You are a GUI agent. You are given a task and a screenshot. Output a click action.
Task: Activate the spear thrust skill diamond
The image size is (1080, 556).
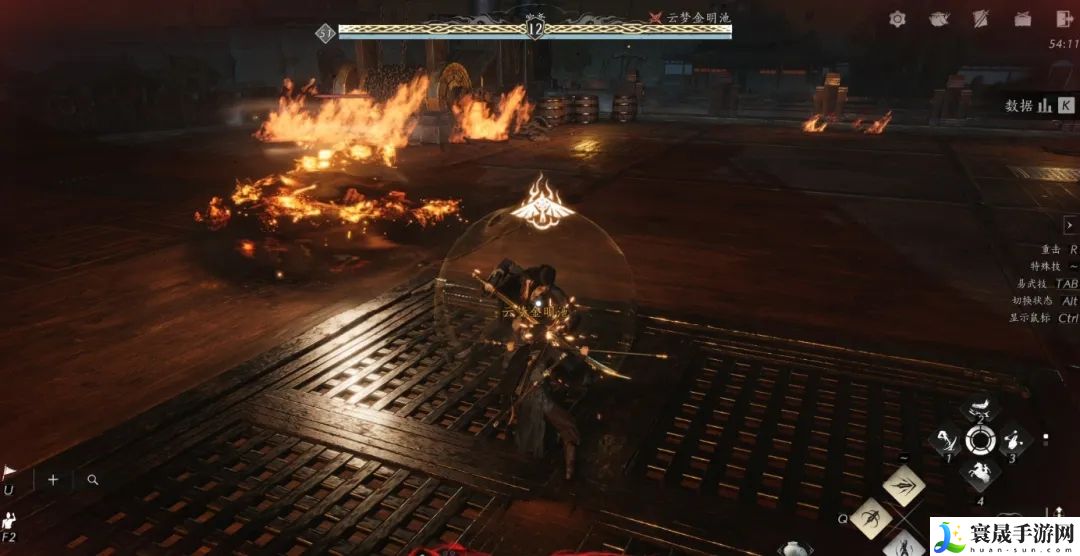coord(903,486)
